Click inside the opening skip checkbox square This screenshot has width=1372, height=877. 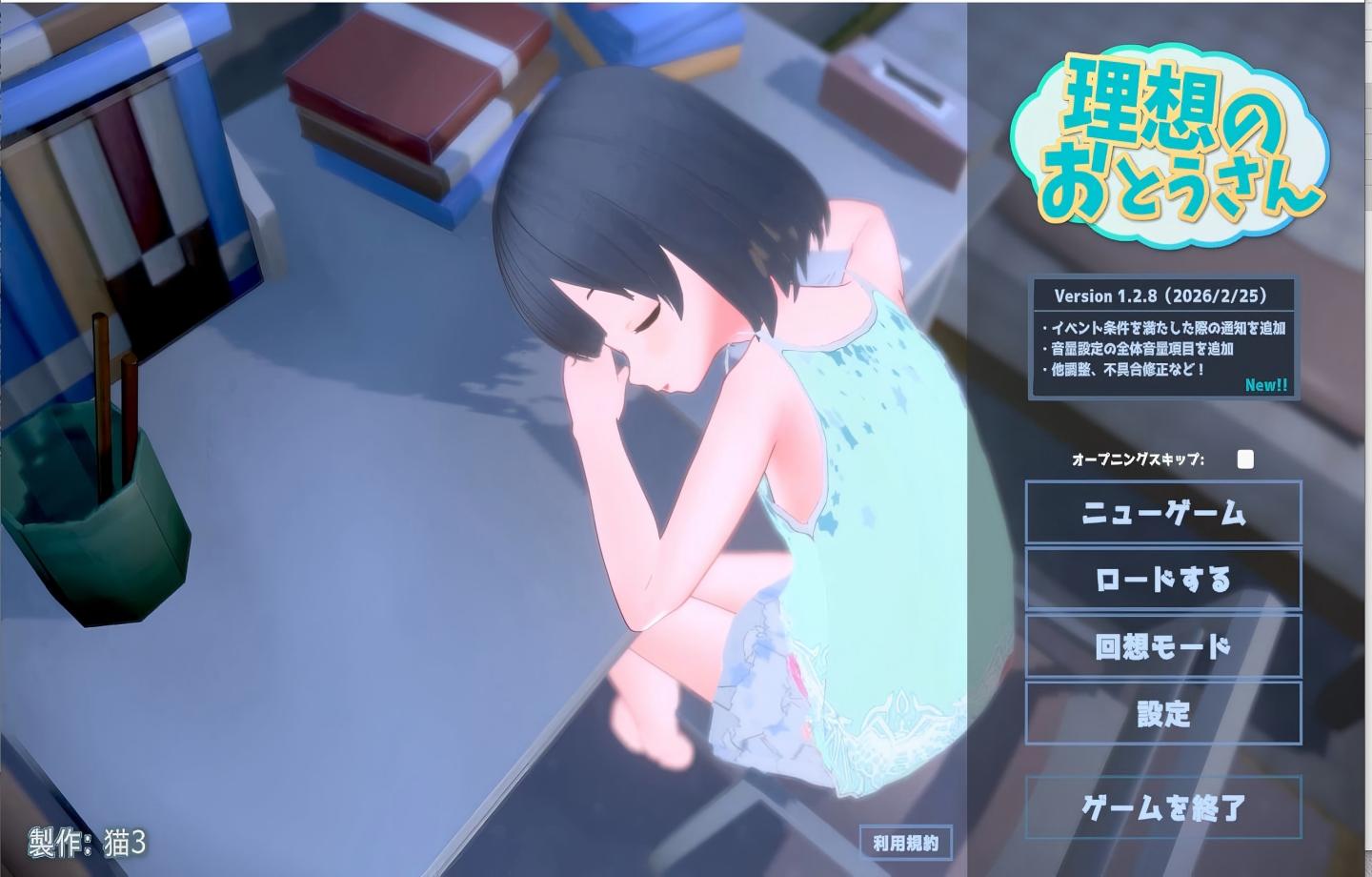[1245, 459]
